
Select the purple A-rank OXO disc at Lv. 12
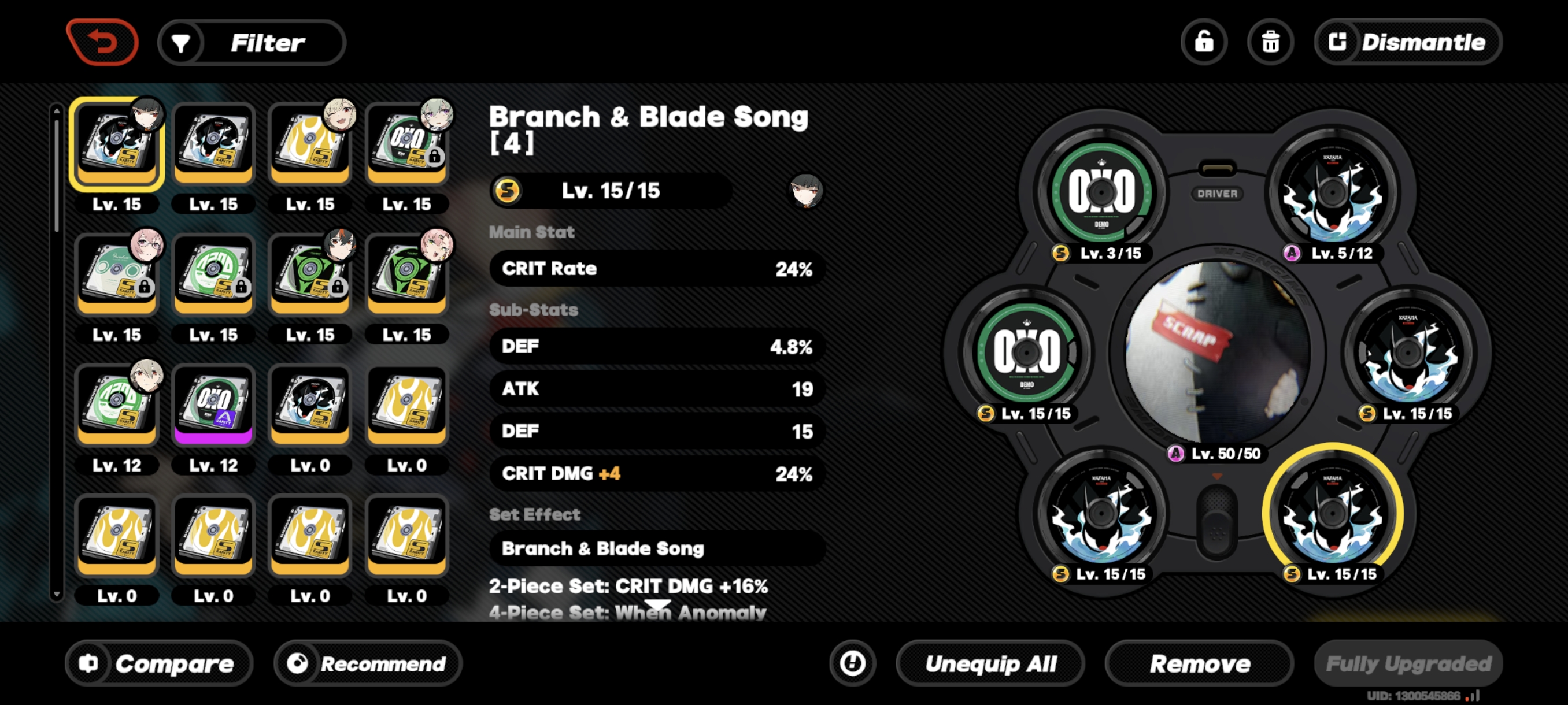(213, 405)
